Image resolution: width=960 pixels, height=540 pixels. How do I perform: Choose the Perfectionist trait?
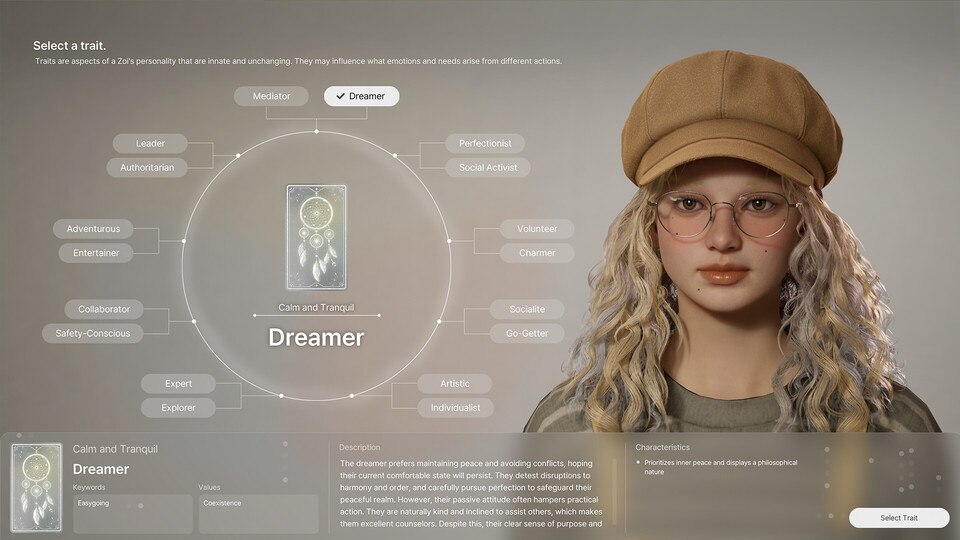click(x=485, y=143)
